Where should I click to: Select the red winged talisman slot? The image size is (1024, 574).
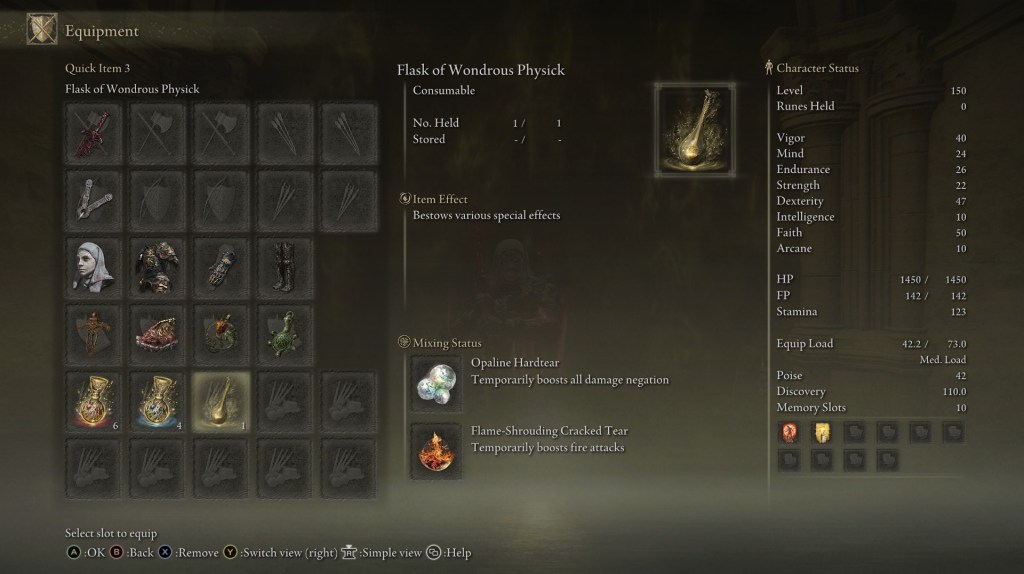pyautogui.click(x=159, y=335)
